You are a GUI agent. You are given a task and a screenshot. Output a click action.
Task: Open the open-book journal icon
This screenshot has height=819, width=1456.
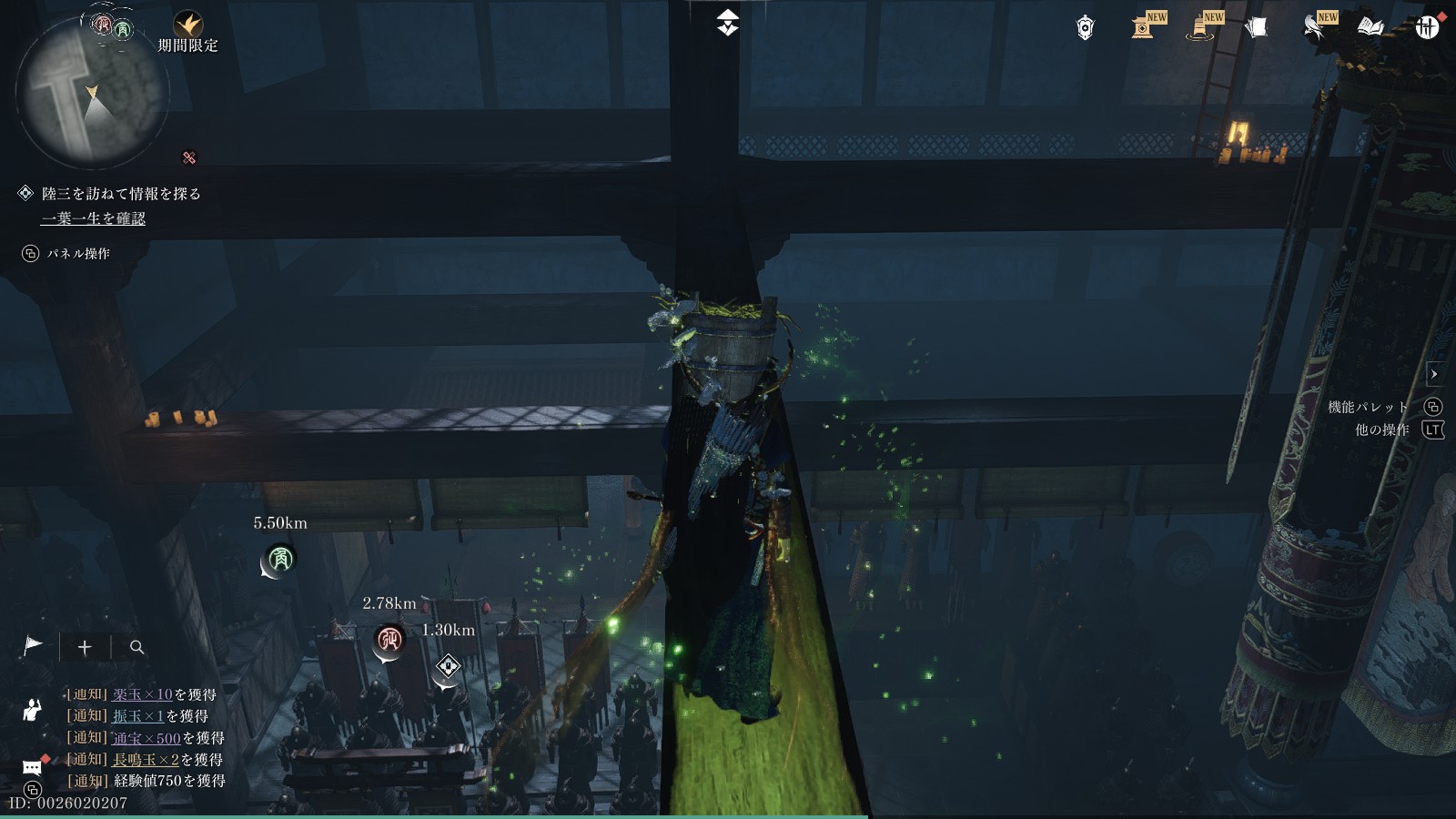(1370, 28)
